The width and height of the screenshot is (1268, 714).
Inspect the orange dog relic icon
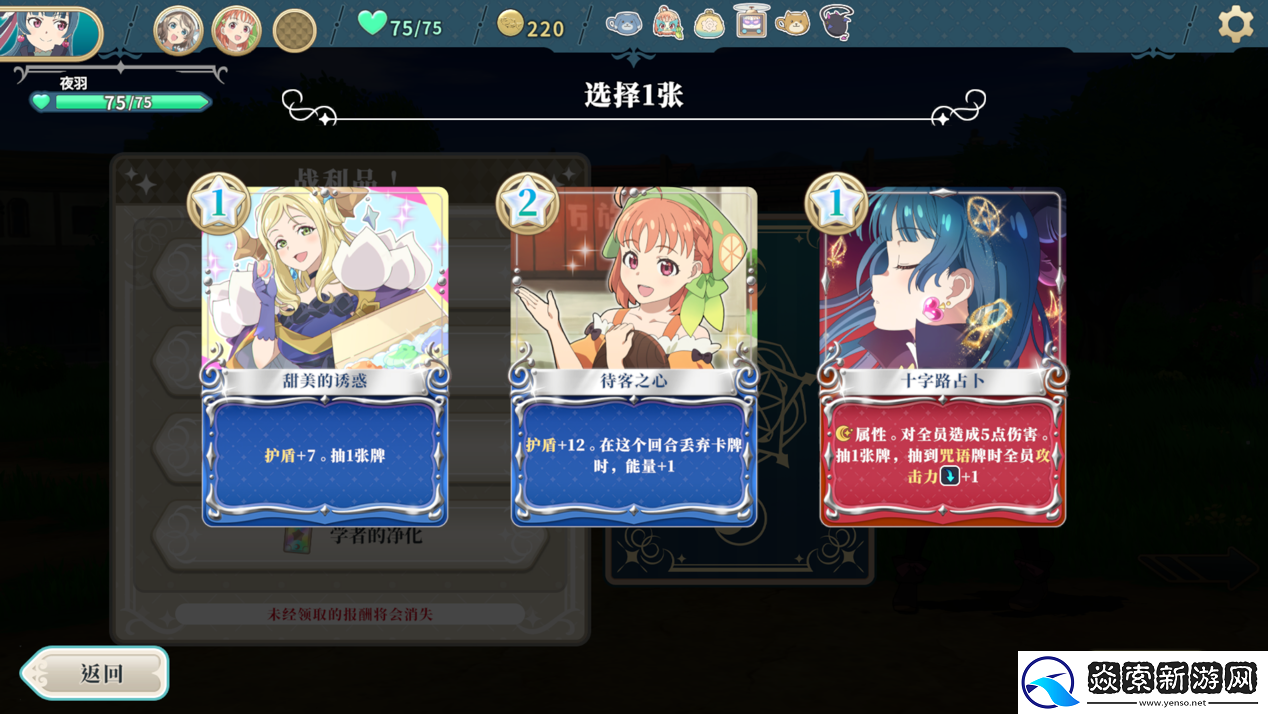click(x=794, y=22)
